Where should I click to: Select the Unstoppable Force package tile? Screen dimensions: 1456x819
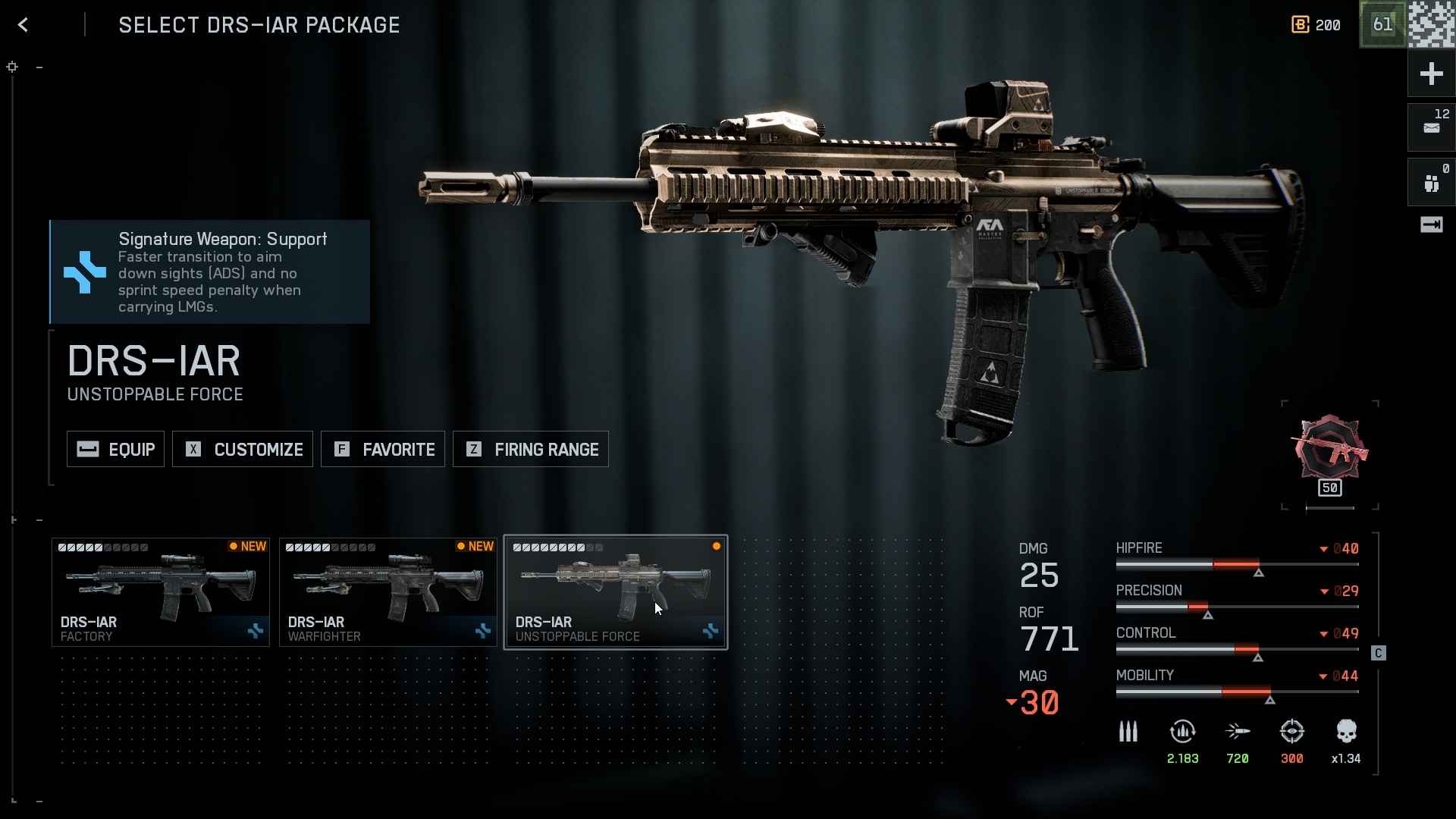point(616,592)
